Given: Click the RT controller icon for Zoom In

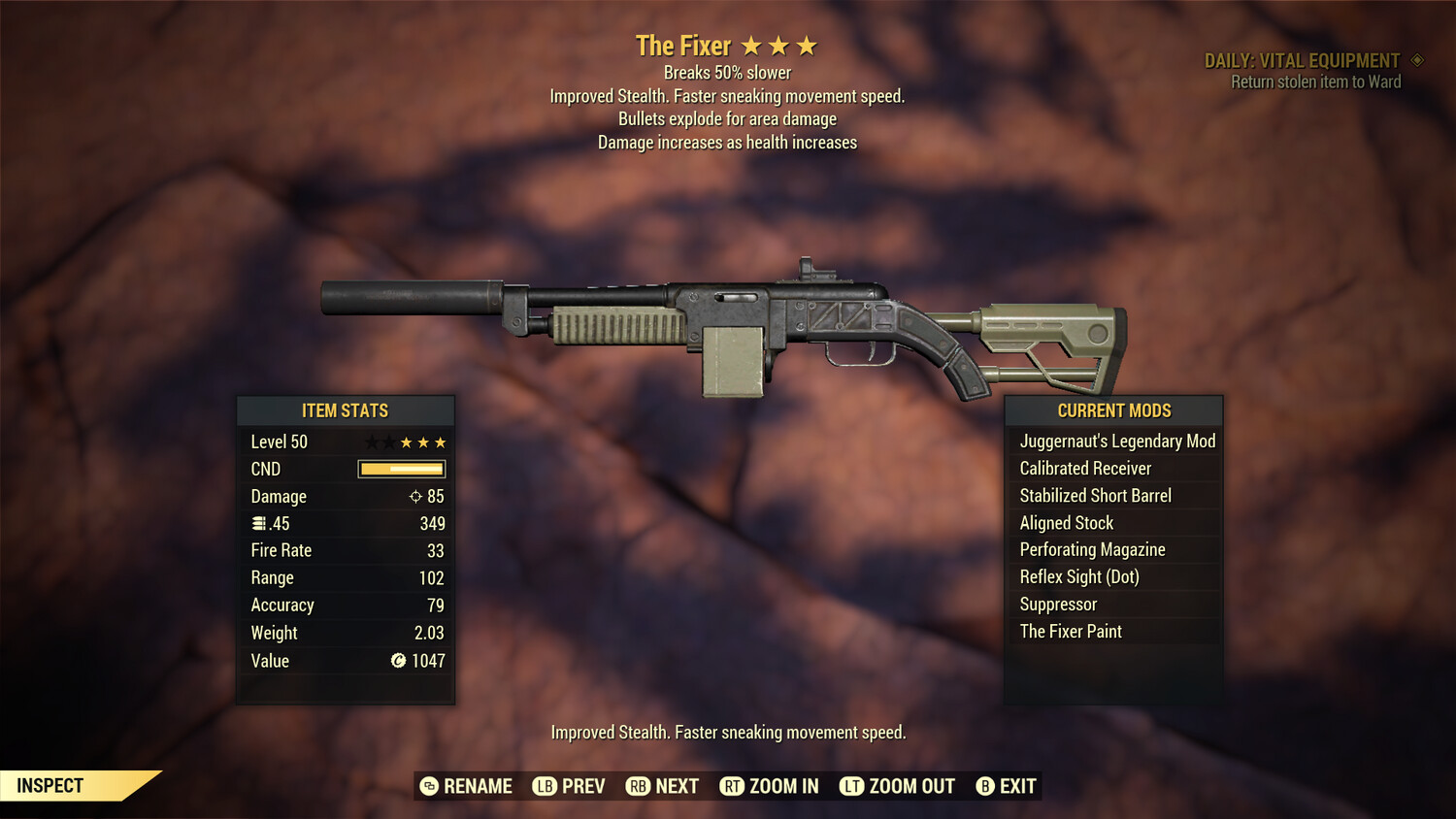Looking at the screenshot, I should pos(733,786).
